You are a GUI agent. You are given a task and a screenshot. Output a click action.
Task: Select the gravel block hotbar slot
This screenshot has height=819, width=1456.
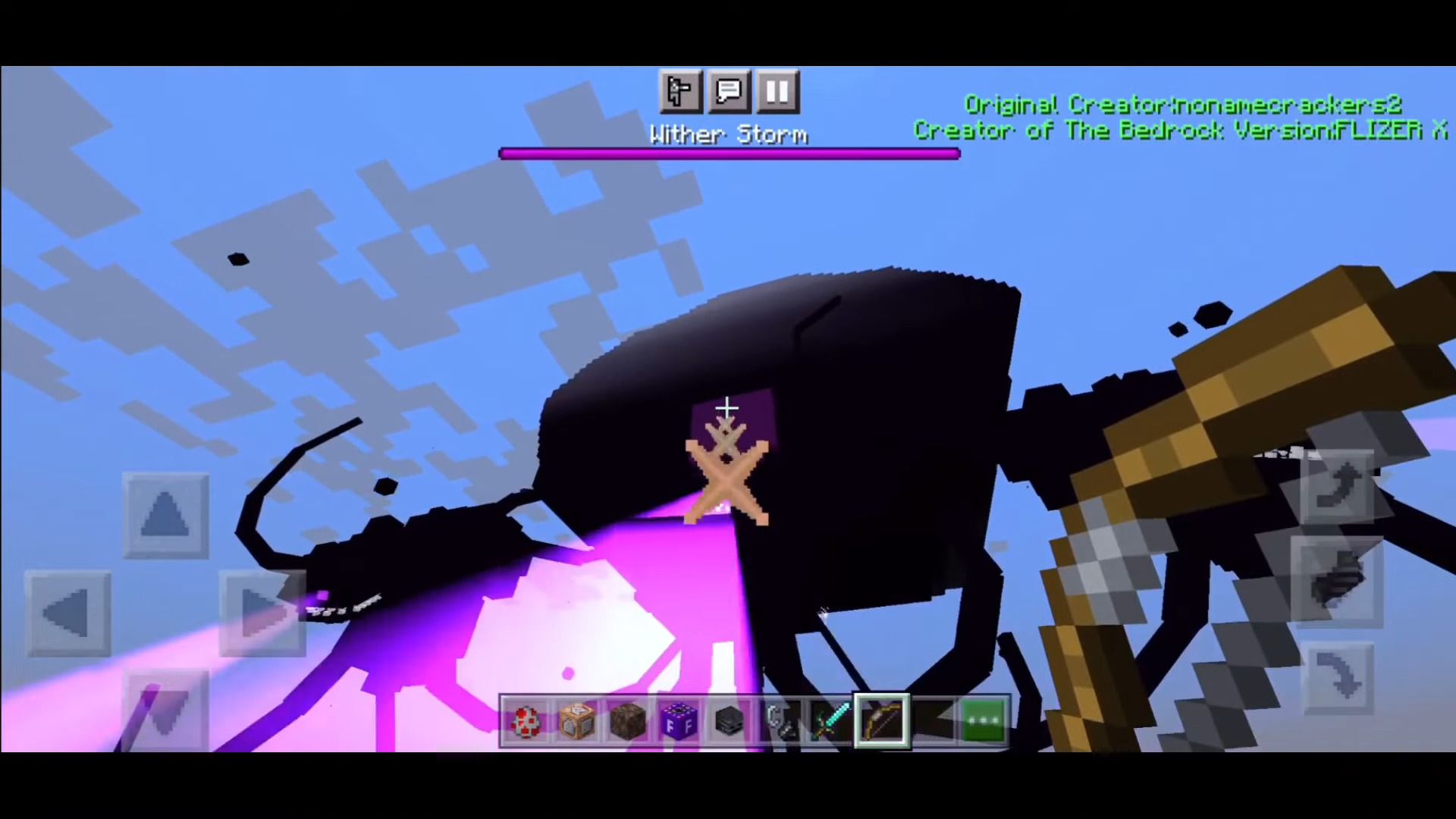628,720
